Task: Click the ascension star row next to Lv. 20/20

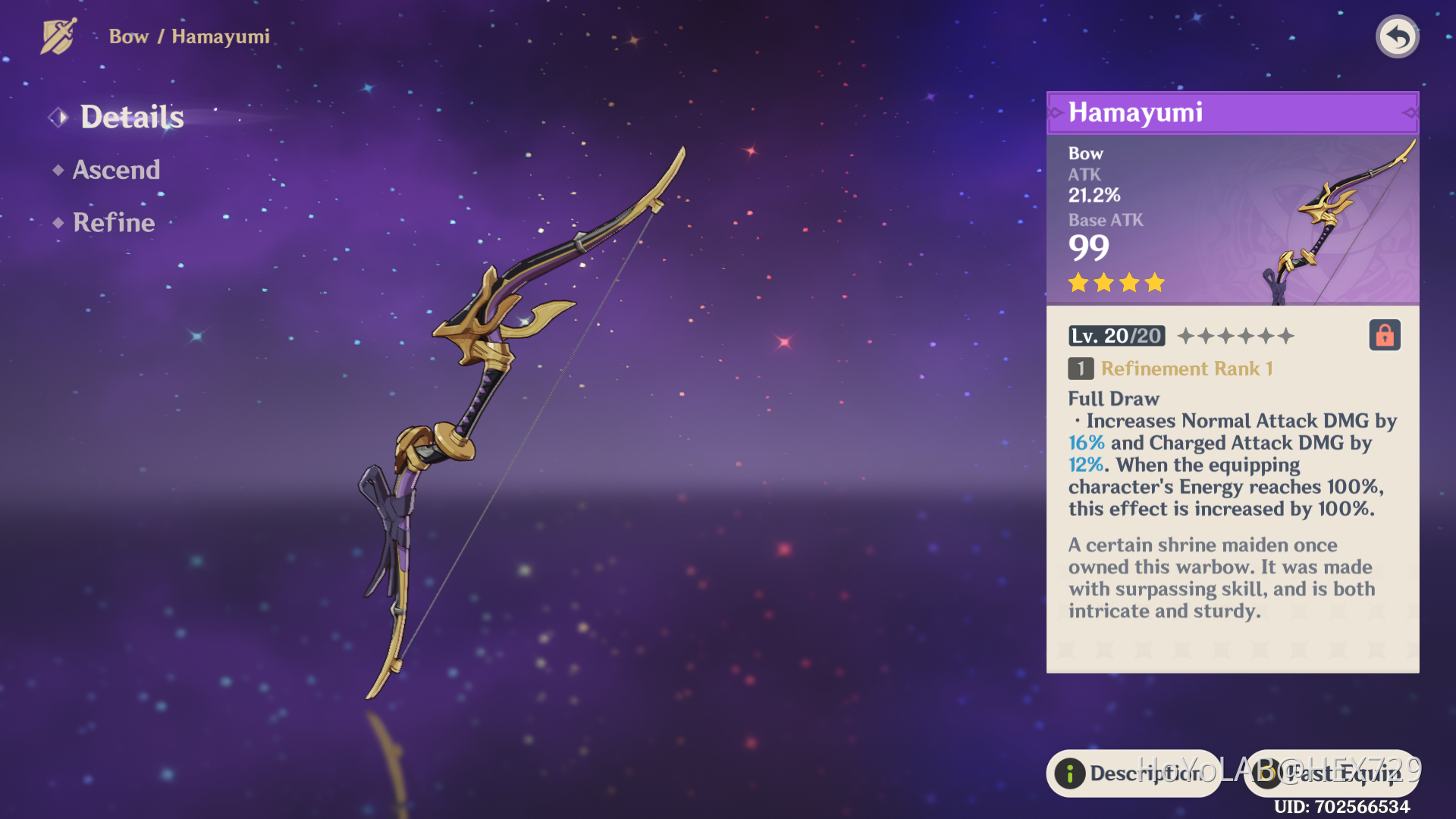Action: click(x=1235, y=335)
